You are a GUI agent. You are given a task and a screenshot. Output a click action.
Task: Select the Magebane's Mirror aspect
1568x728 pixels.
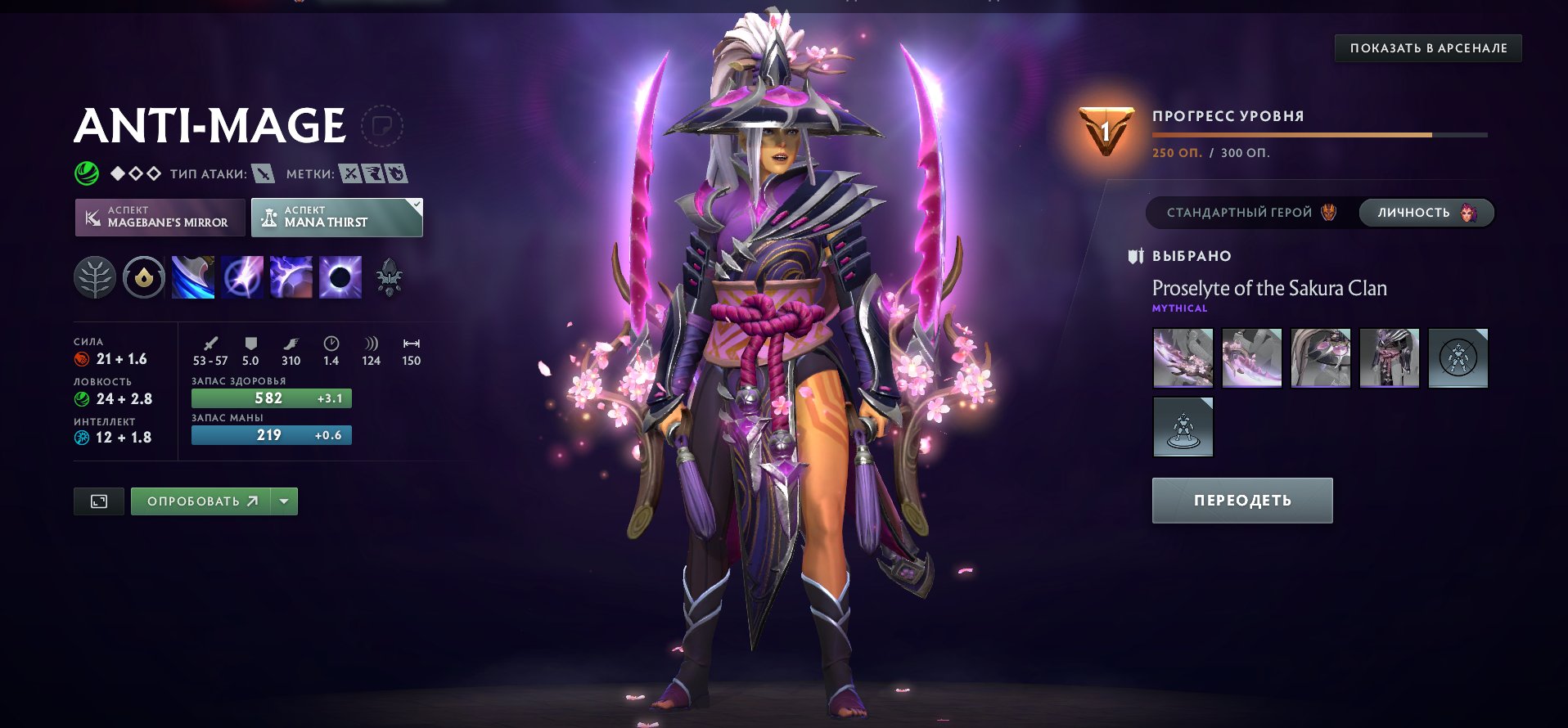click(x=159, y=217)
